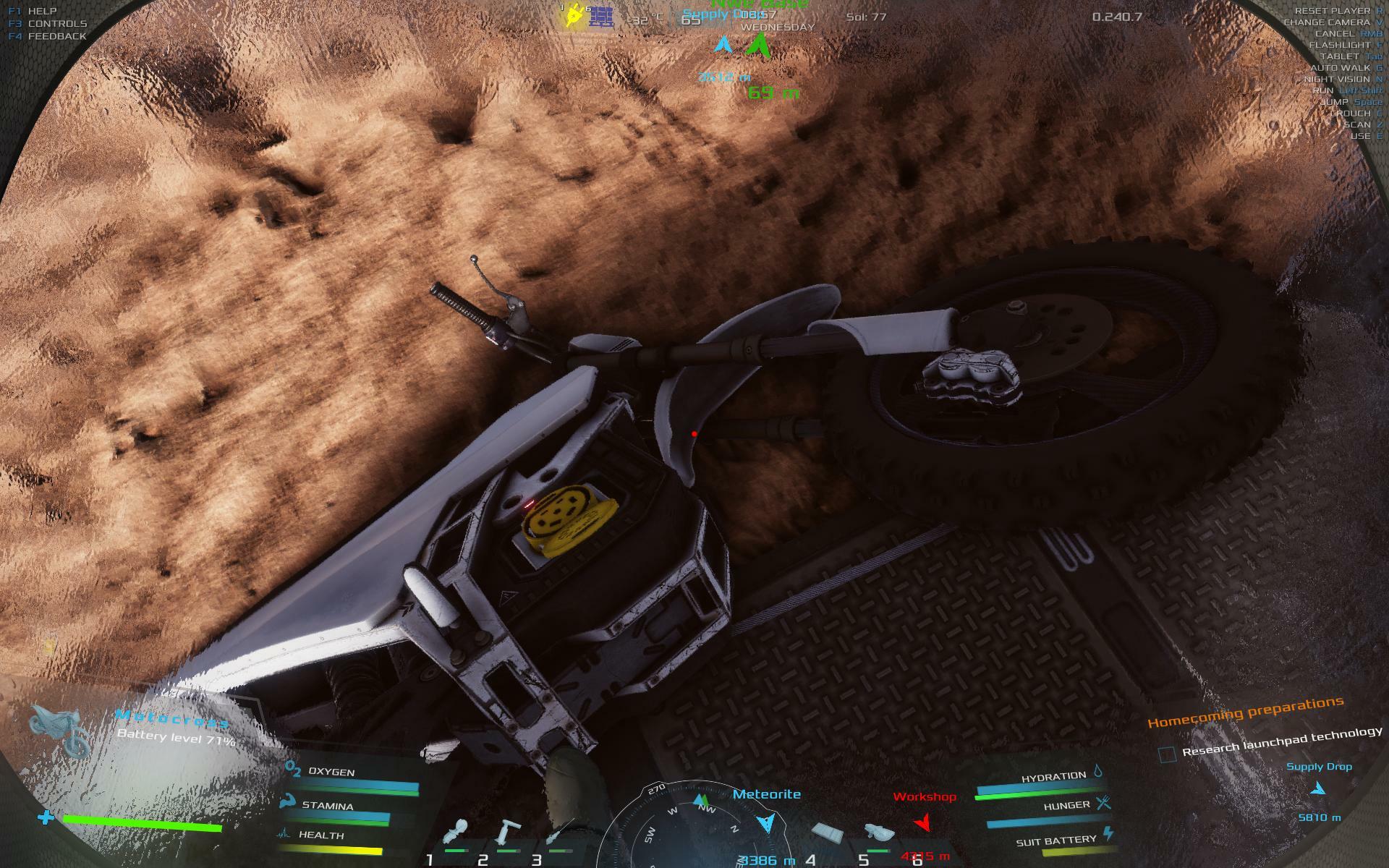
Task: Select the hotbar slot 5 item
Action: click(x=879, y=834)
